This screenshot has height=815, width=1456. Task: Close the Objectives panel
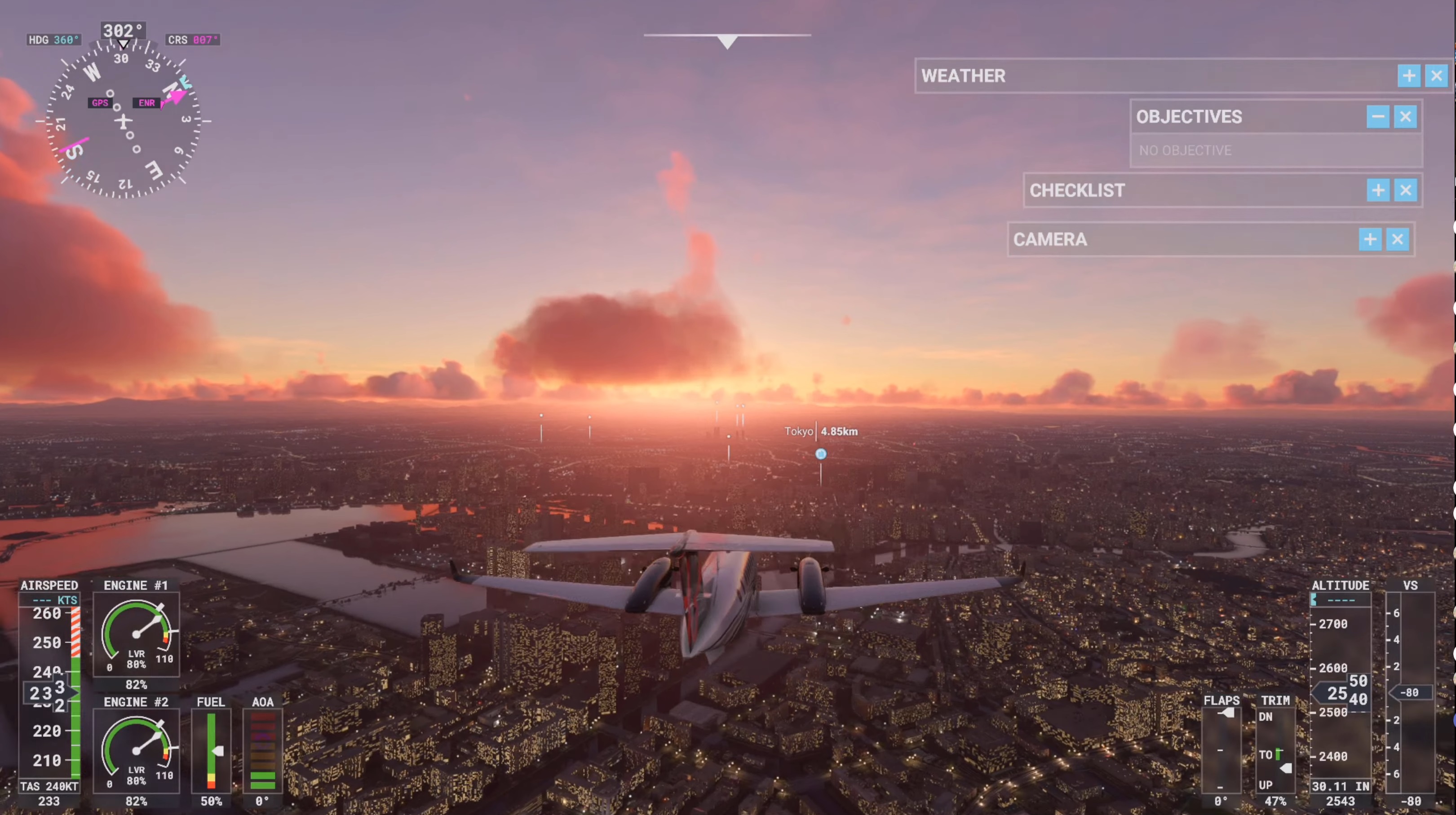point(1405,117)
